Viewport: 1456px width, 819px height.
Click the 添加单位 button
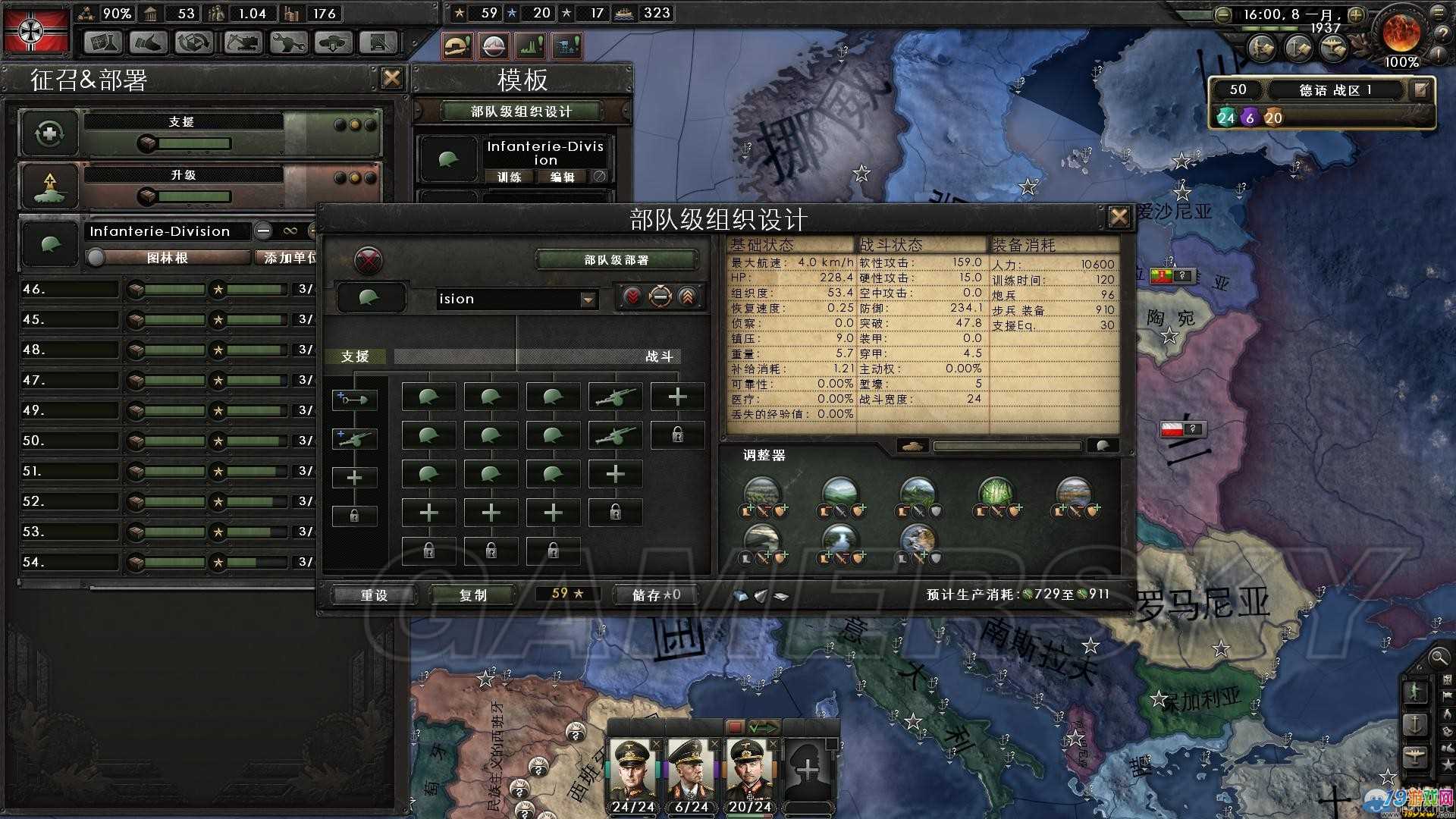(290, 258)
